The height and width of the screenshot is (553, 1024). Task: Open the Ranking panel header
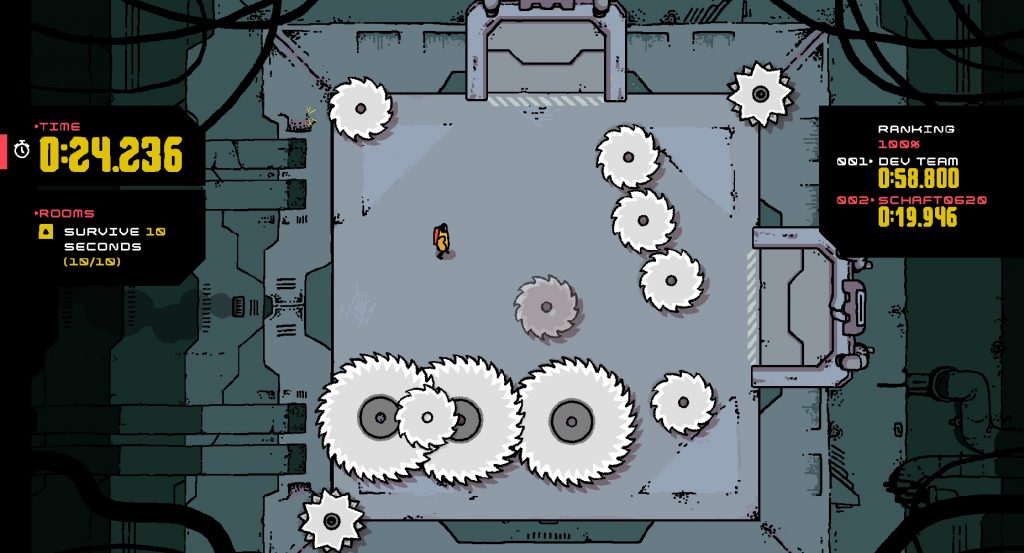[x=916, y=129]
